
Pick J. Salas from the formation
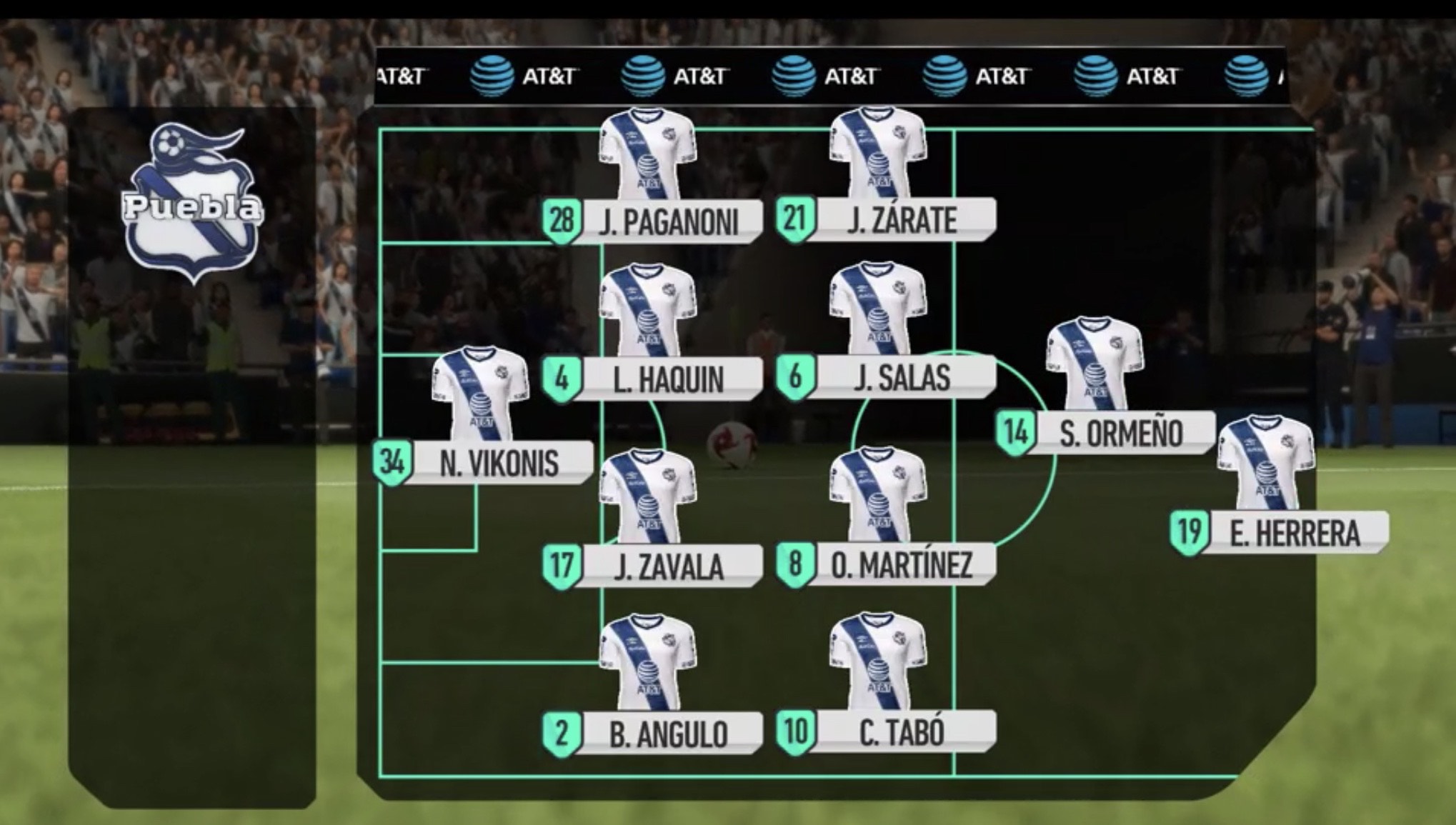pyautogui.click(x=886, y=376)
